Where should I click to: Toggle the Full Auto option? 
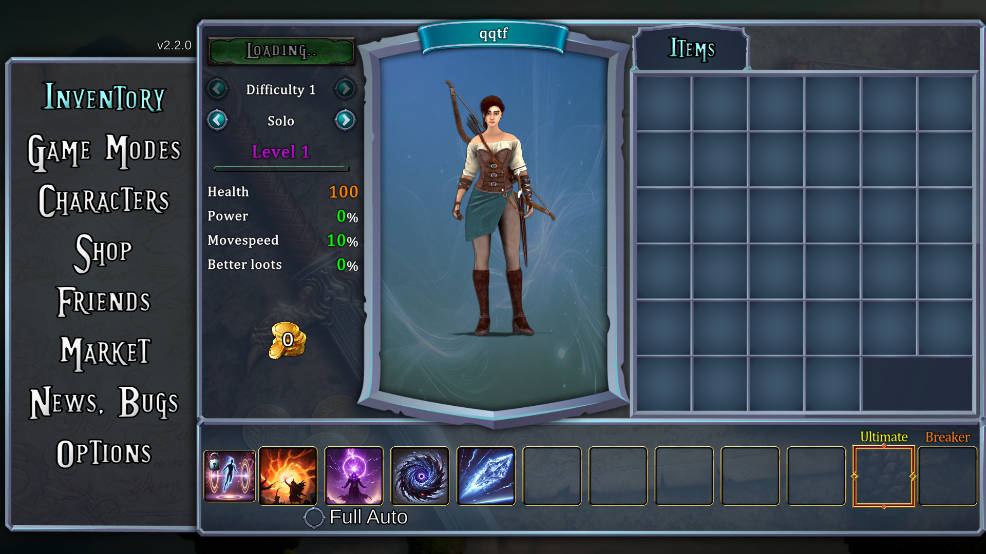pyautogui.click(x=315, y=517)
